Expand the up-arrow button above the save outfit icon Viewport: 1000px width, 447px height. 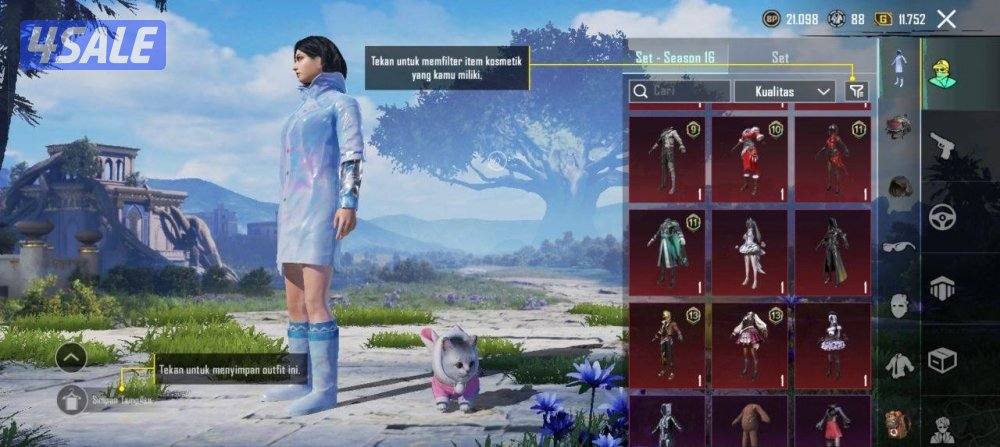click(x=71, y=356)
